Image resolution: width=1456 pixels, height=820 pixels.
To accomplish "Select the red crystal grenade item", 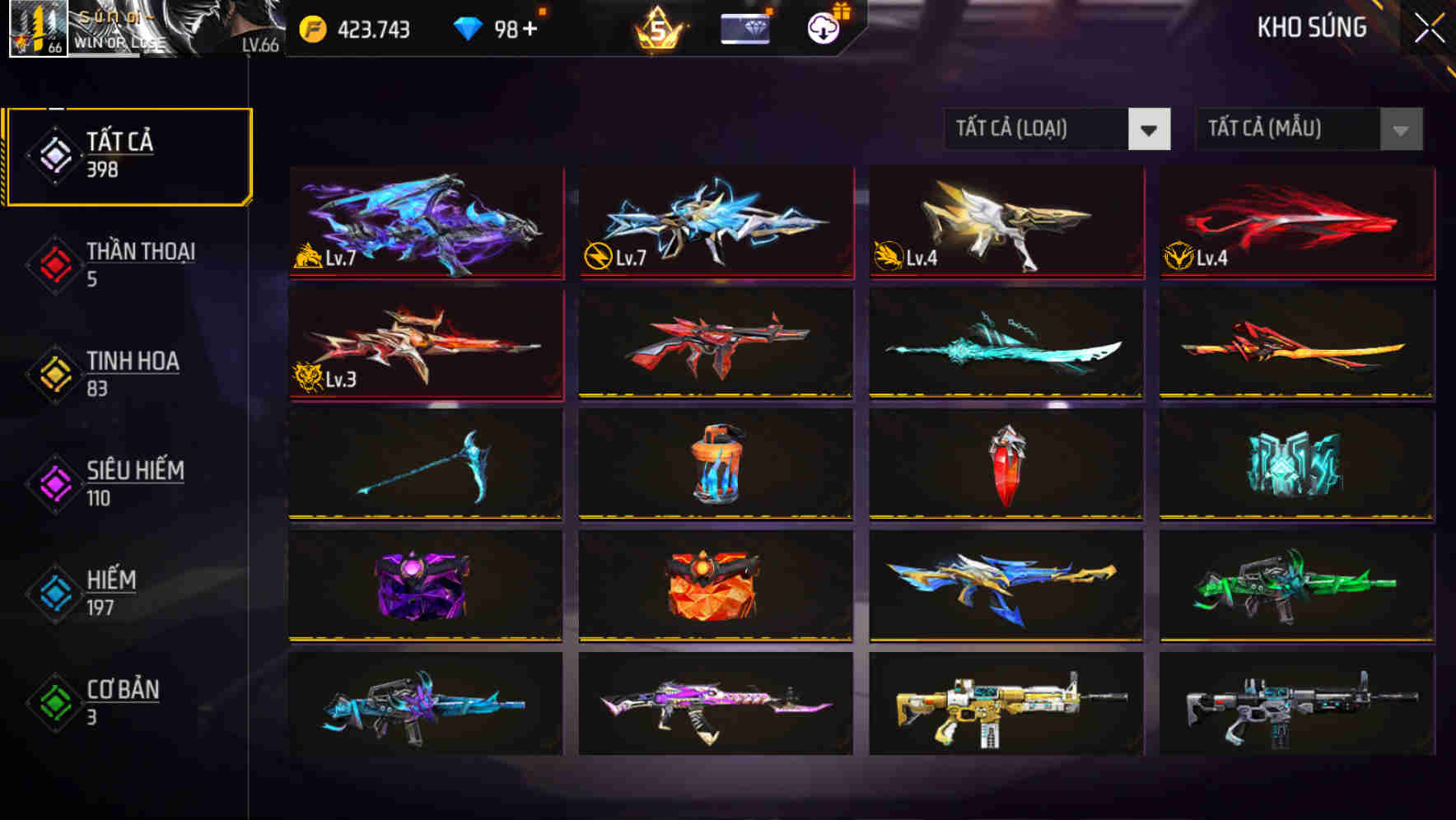I will 1005,465.
